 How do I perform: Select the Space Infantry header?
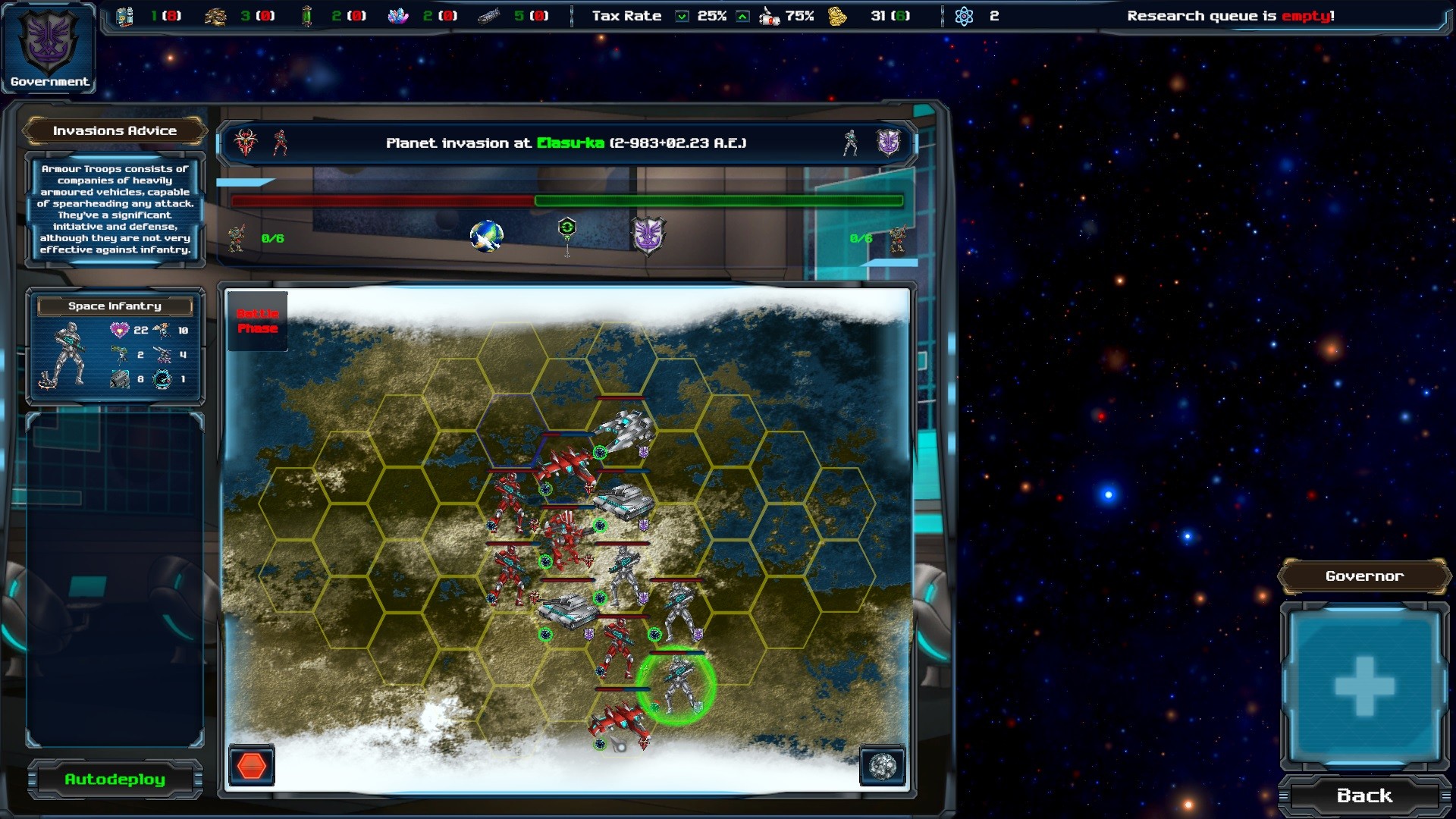click(115, 306)
